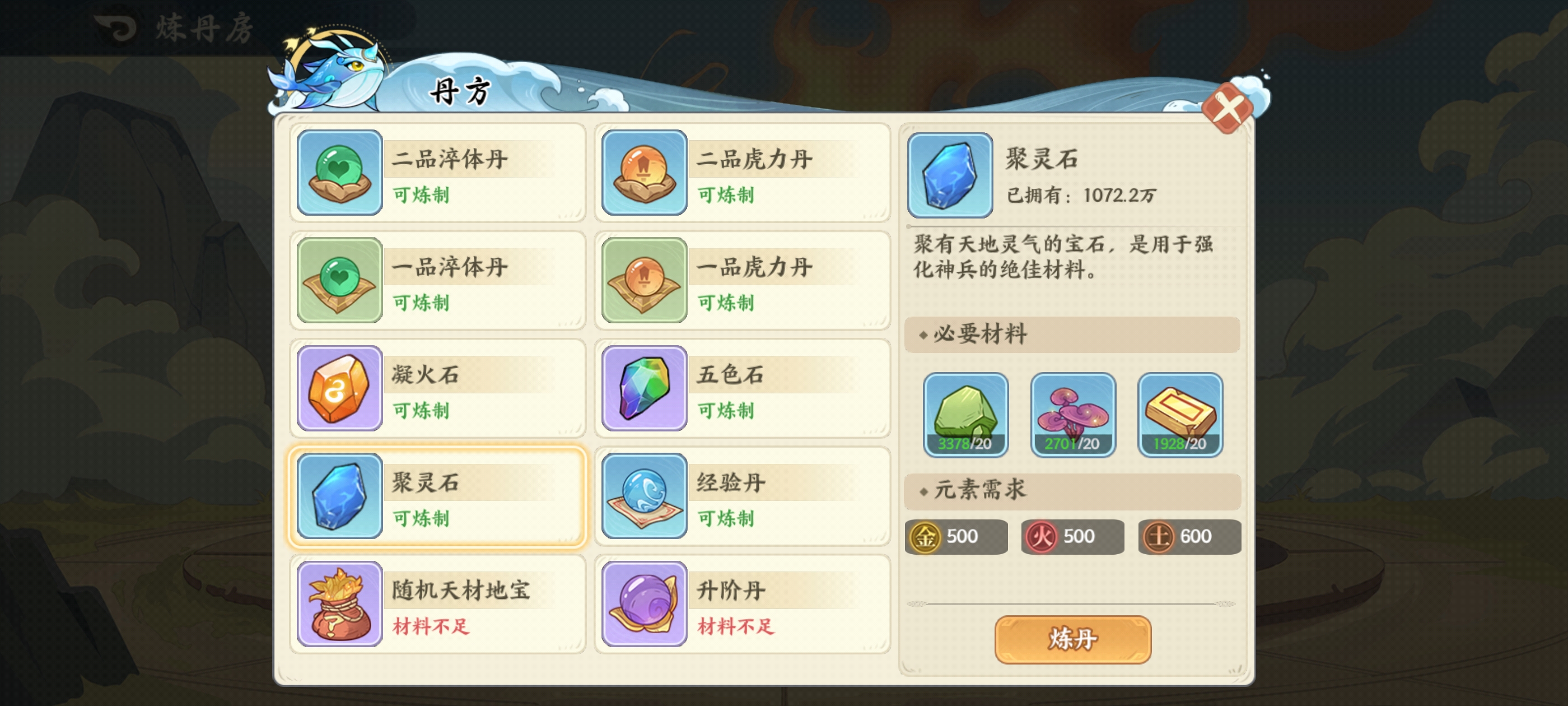Viewport: 1568px width, 706px height.
Task: Select the green ore material showing 3378/20
Action: [966, 414]
